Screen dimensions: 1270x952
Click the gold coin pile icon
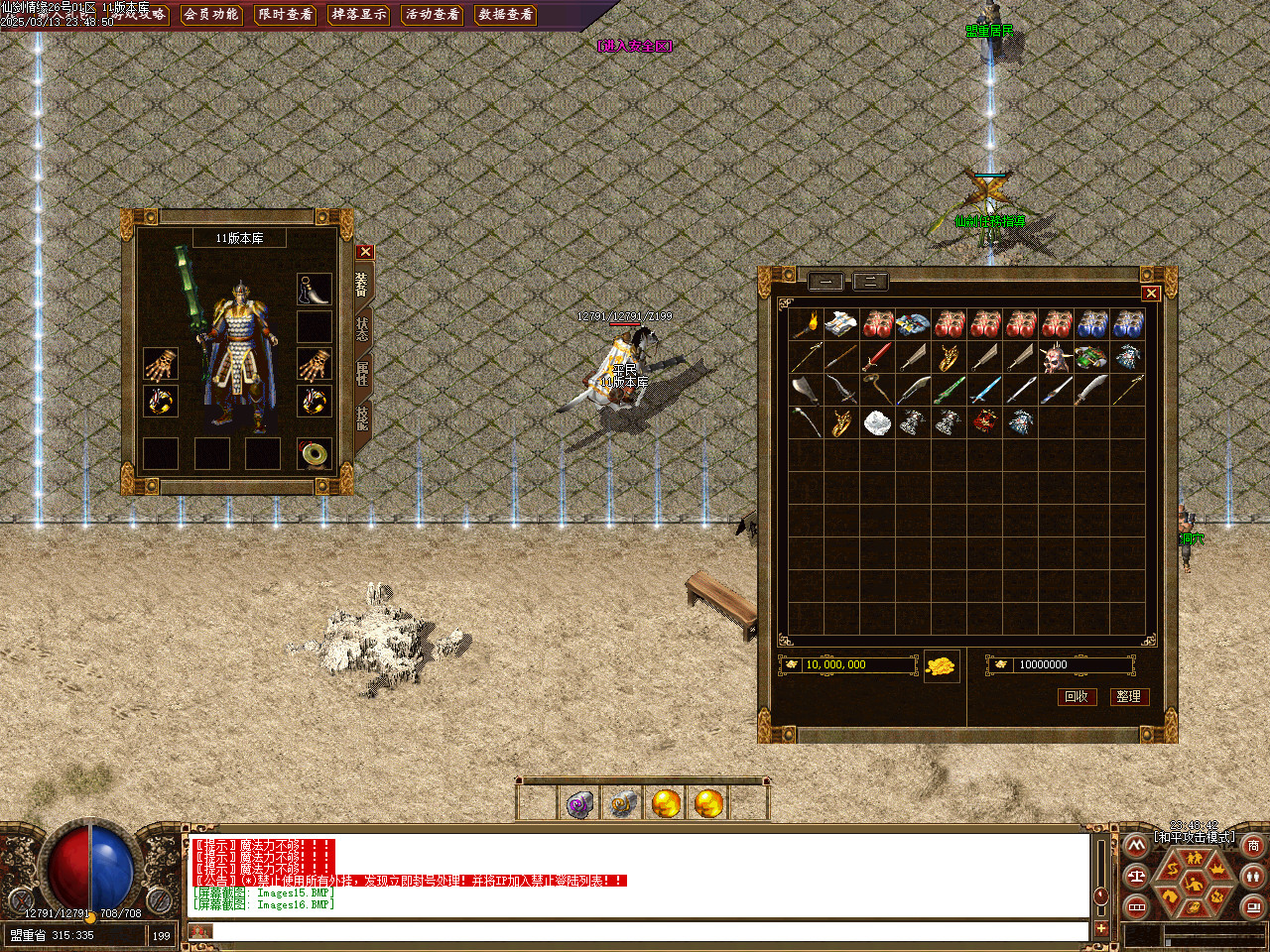[942, 665]
